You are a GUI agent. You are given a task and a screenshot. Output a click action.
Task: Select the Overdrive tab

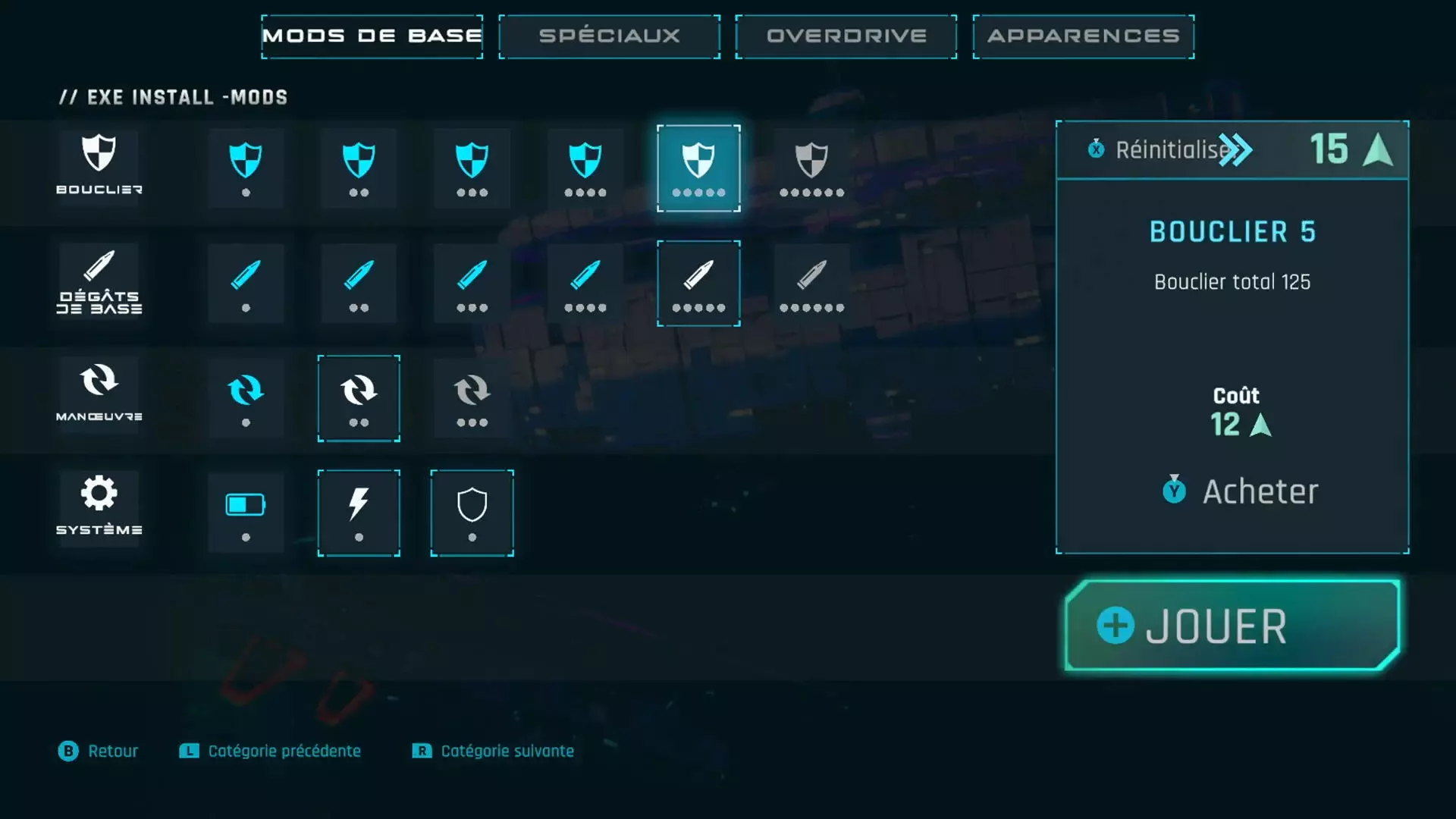[846, 36]
